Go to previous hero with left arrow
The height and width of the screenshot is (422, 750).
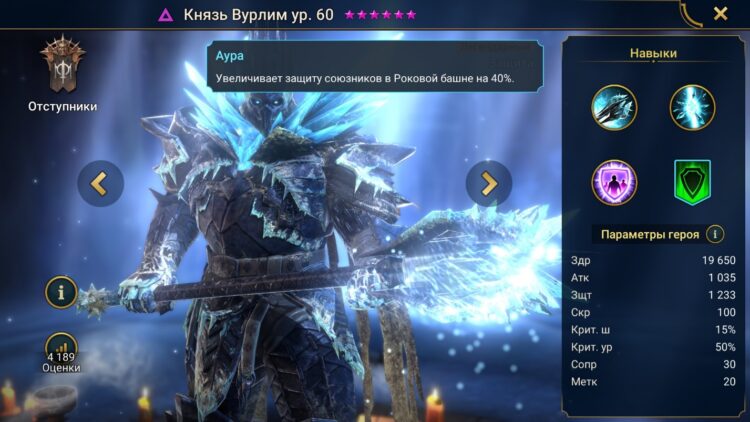coord(101,183)
